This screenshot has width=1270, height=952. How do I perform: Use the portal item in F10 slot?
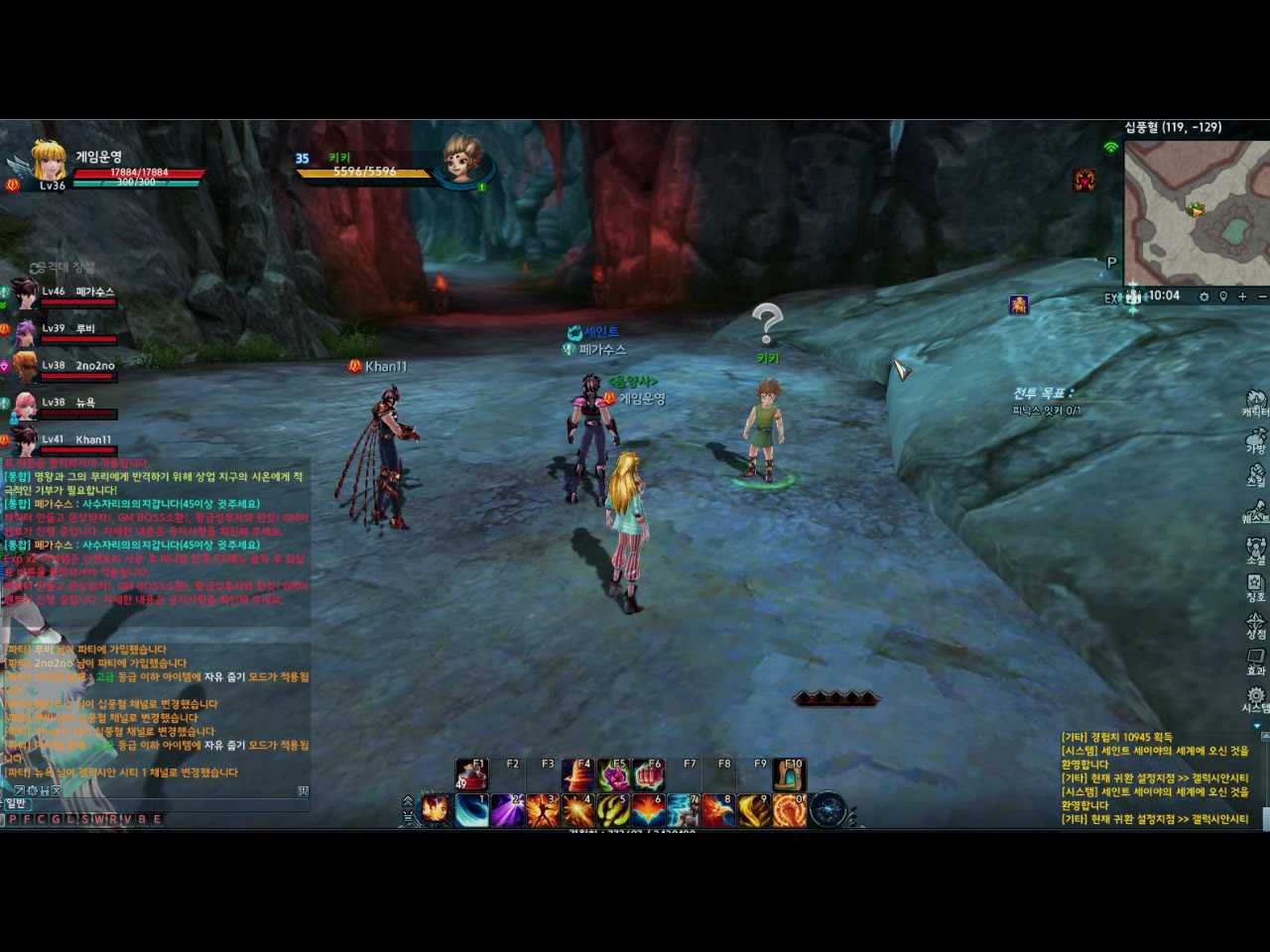tap(790, 774)
